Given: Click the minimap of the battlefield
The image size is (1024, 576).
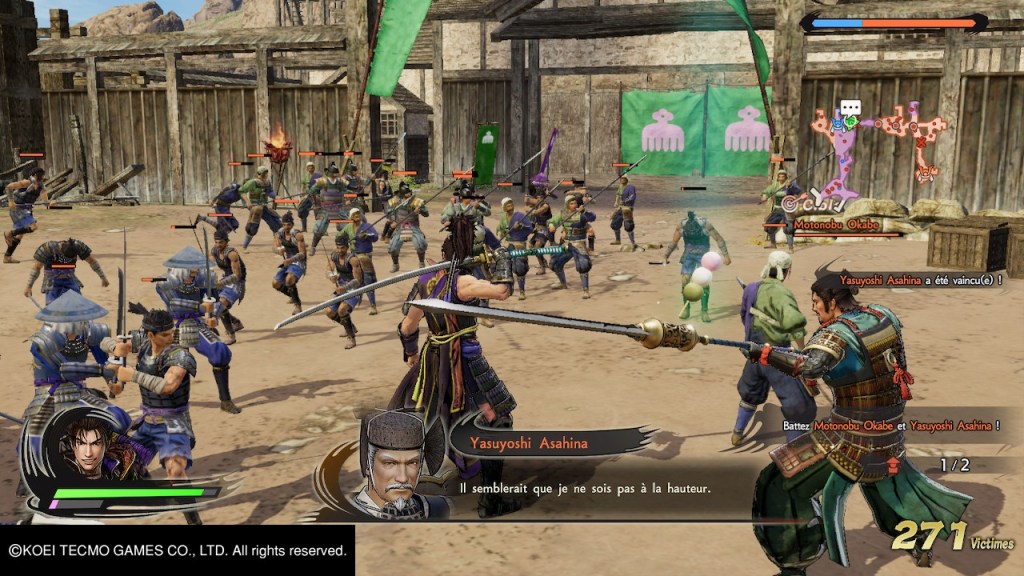Looking at the screenshot, I should tap(879, 147).
